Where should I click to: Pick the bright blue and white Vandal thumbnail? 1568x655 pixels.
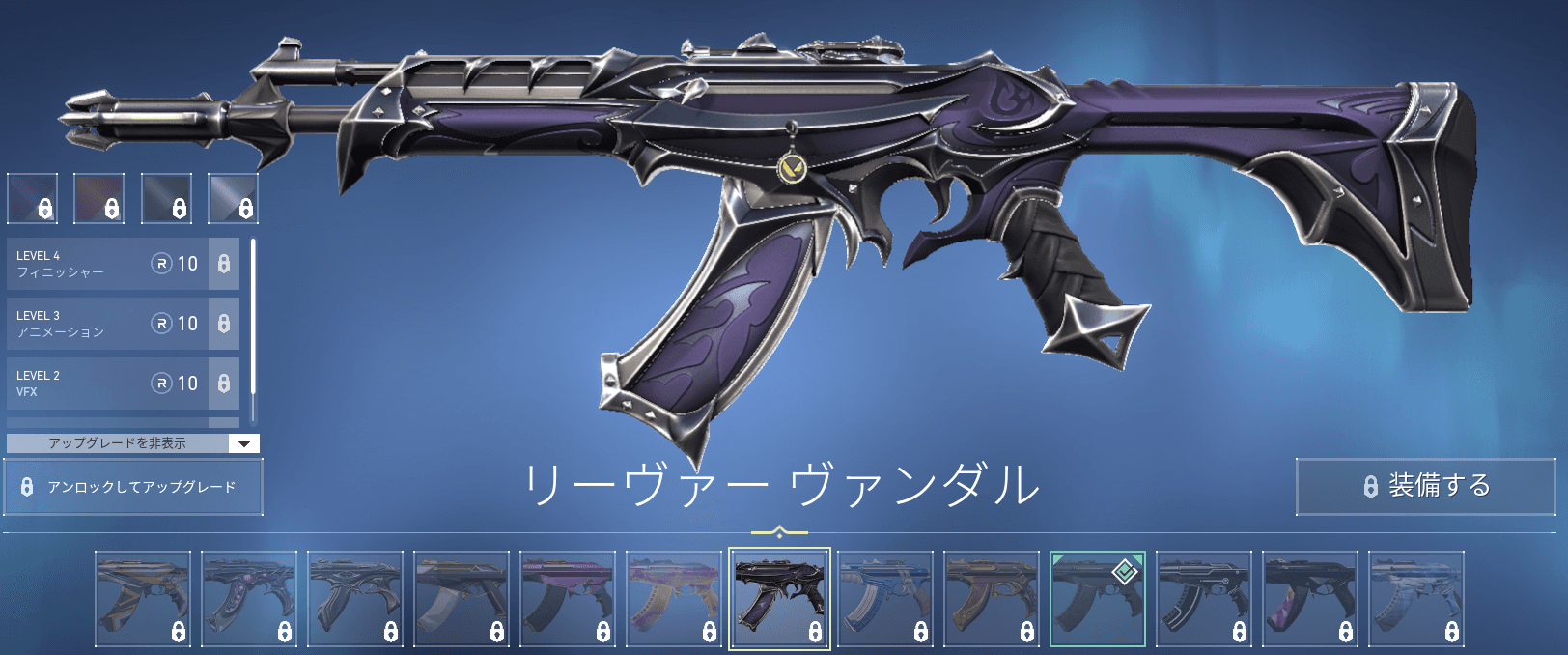885,598
